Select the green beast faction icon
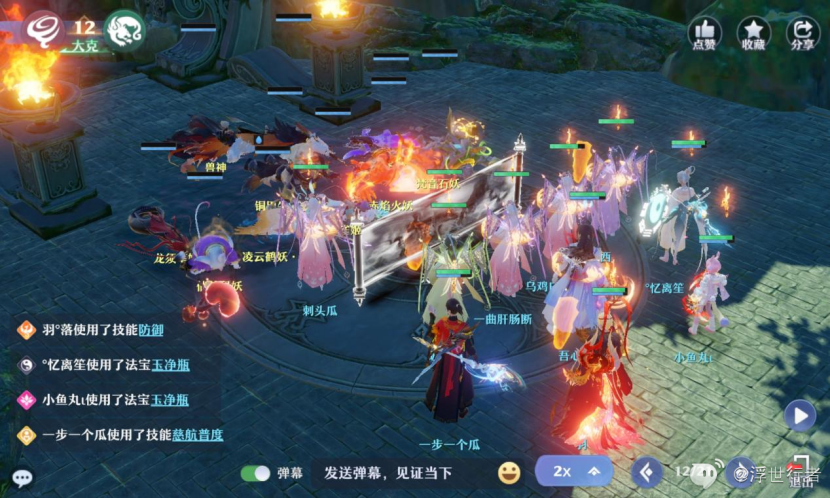Image resolution: width=830 pixels, height=498 pixels. click(x=125, y=29)
